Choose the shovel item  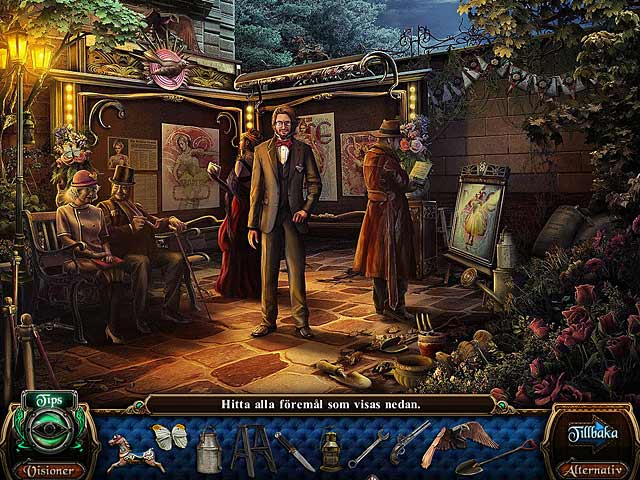[495, 456]
